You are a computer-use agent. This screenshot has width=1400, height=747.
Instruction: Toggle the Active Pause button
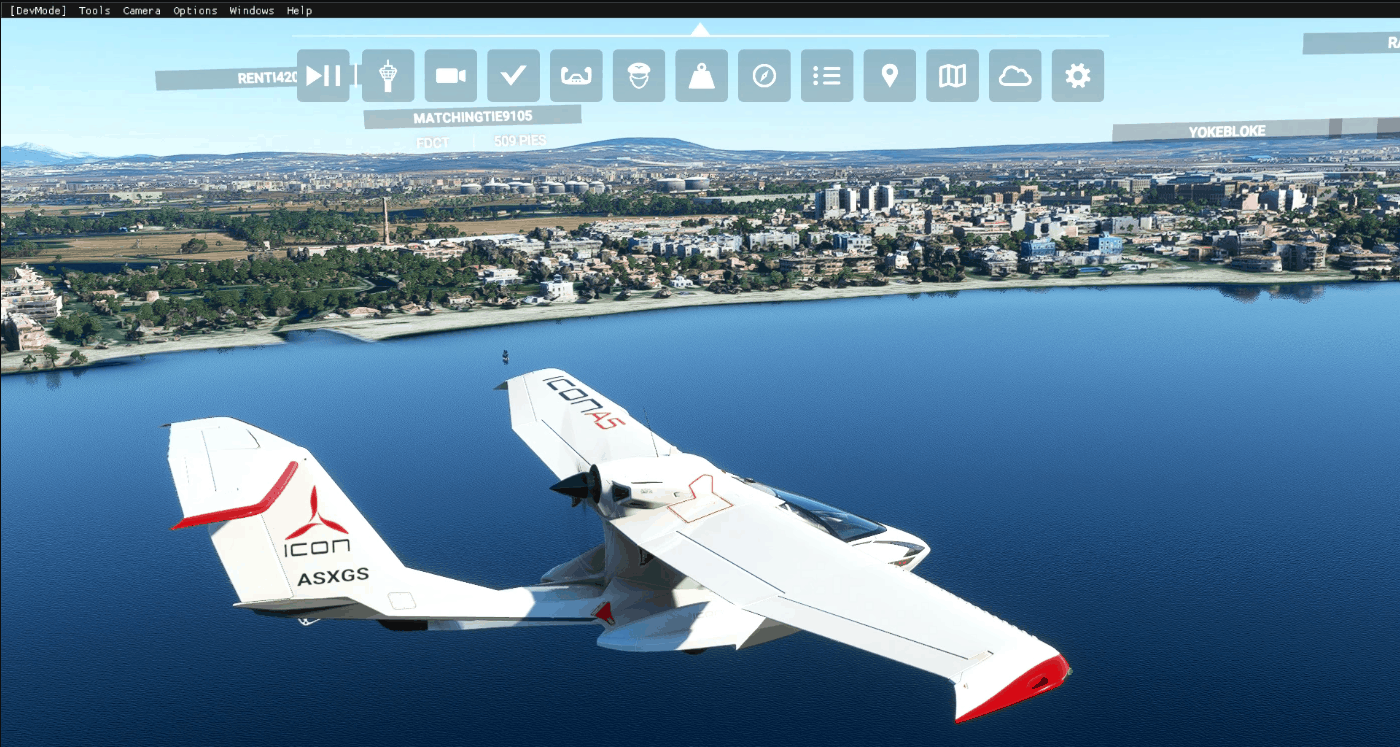click(323, 76)
